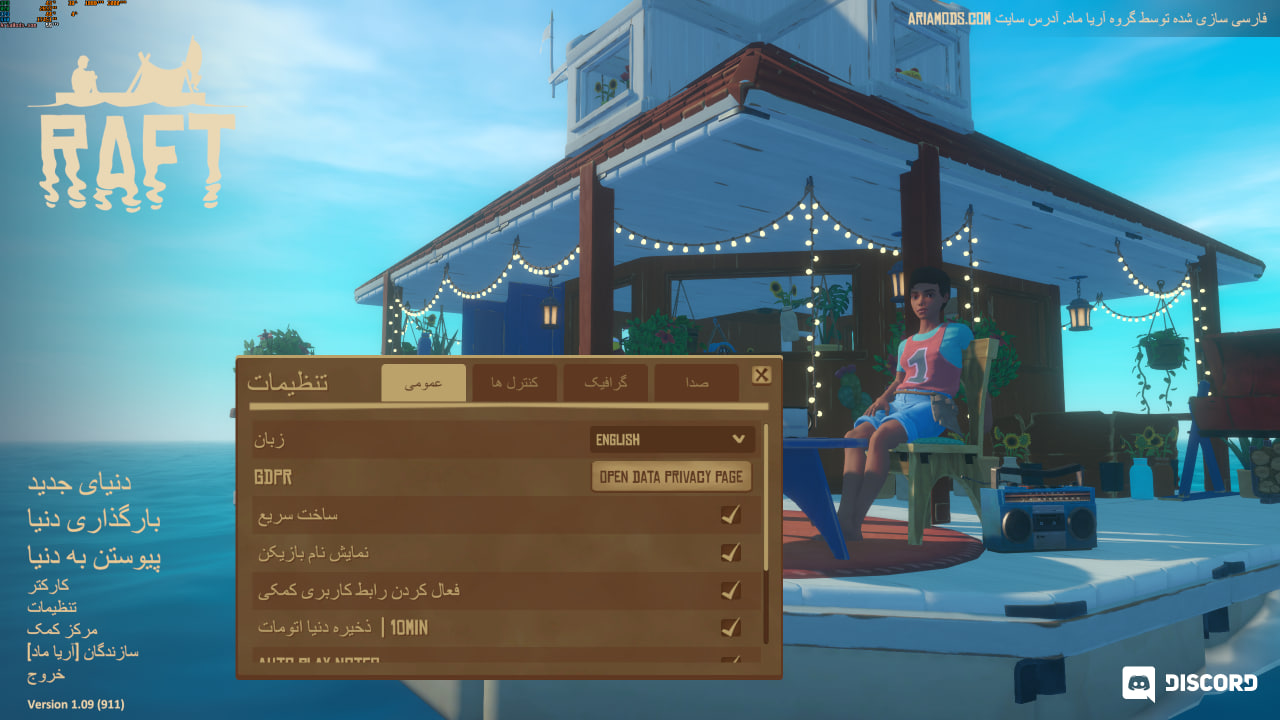The image size is (1280, 720).
Task: Choose join world (پیوستن به دنیا)
Action: (x=94, y=557)
